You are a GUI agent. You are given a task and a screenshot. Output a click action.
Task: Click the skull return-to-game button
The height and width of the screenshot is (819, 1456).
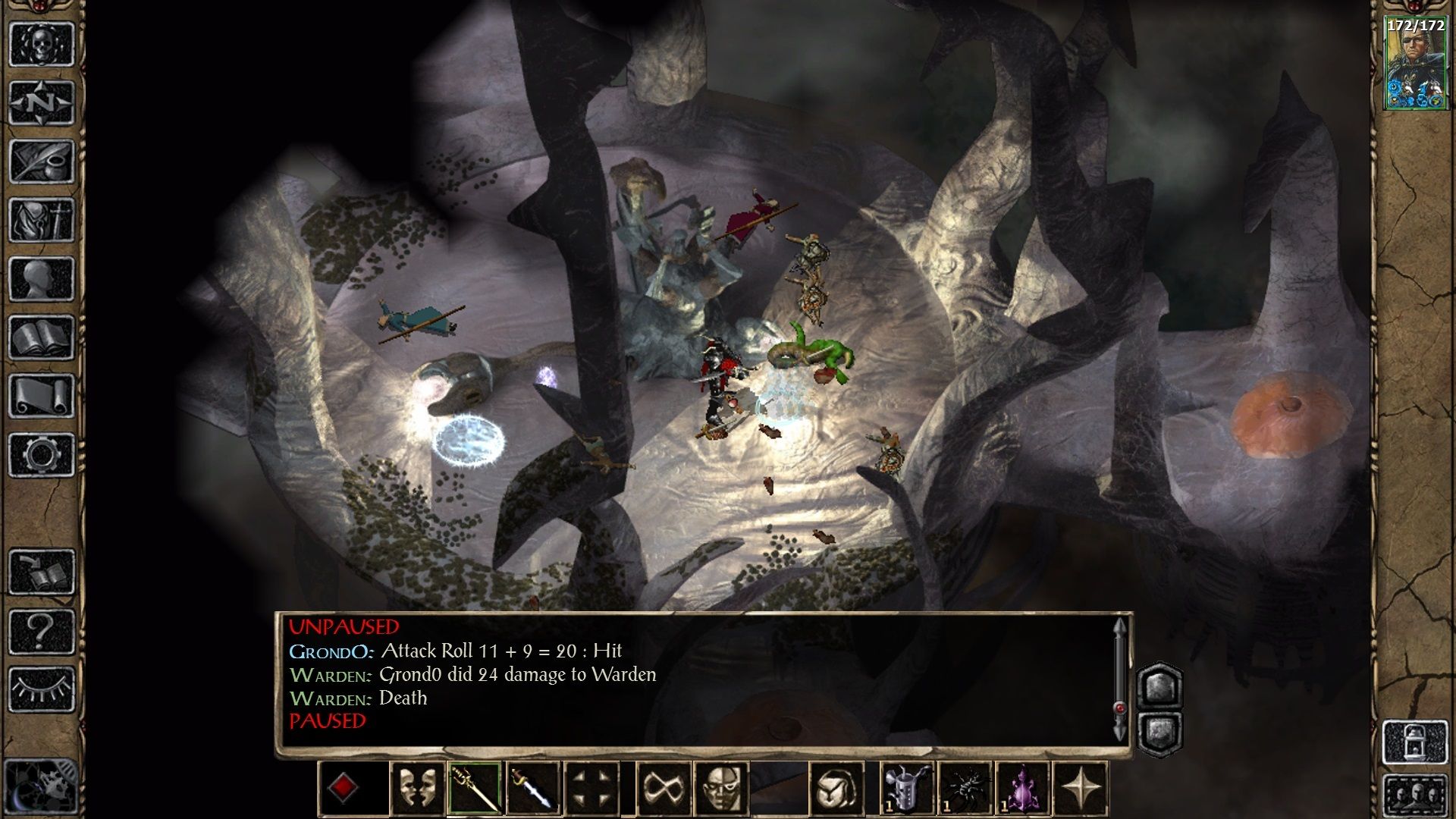(x=42, y=44)
